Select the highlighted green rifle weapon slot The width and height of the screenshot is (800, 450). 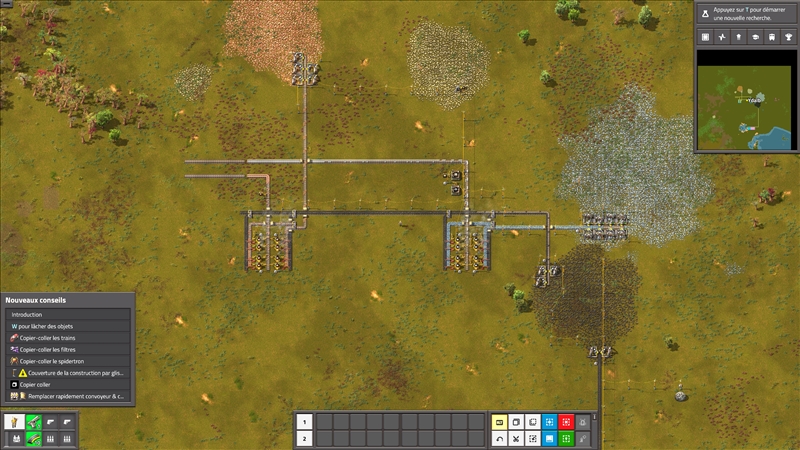point(32,422)
